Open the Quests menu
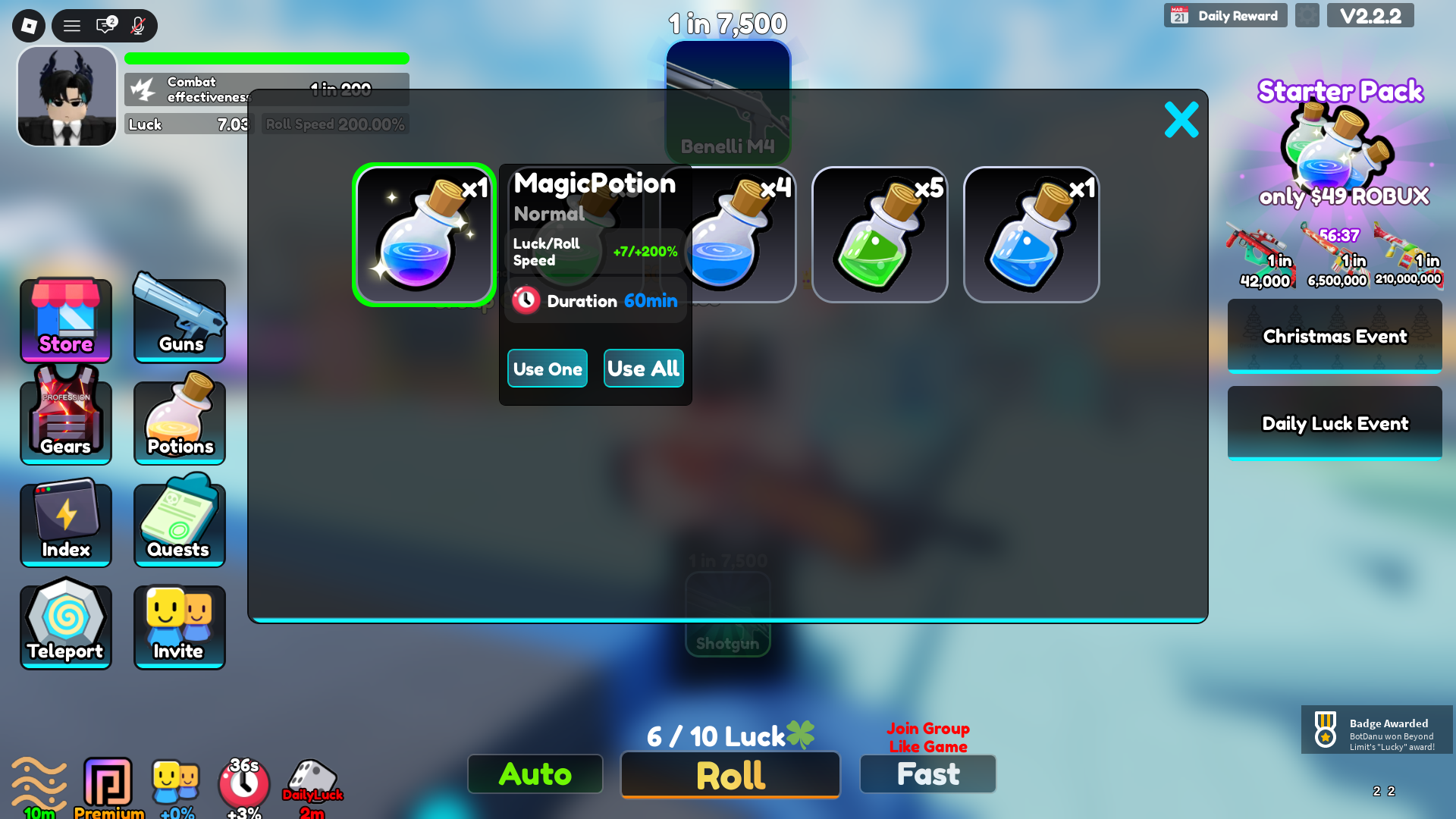The image size is (1456, 819). 179,523
